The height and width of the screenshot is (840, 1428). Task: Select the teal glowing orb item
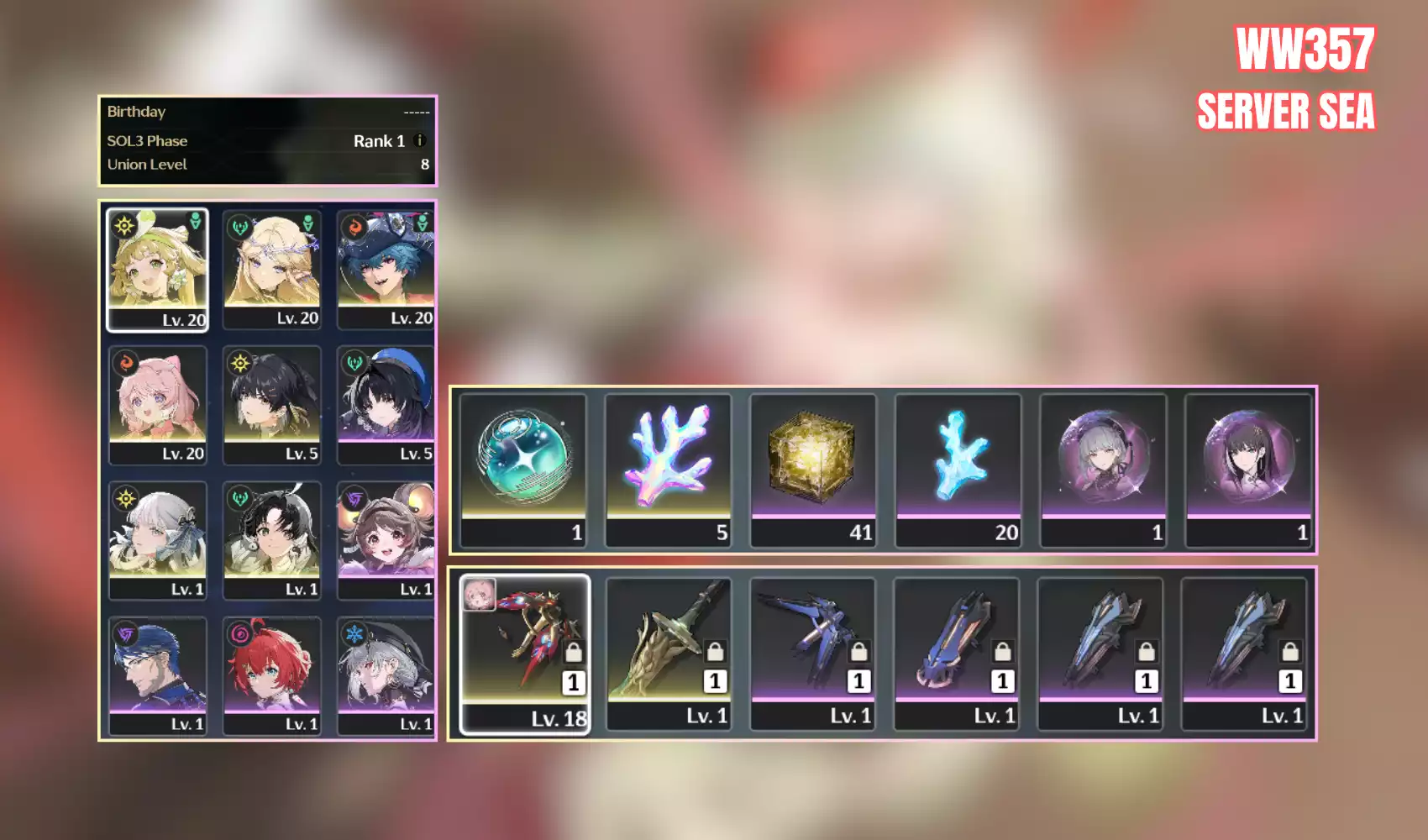pos(523,470)
